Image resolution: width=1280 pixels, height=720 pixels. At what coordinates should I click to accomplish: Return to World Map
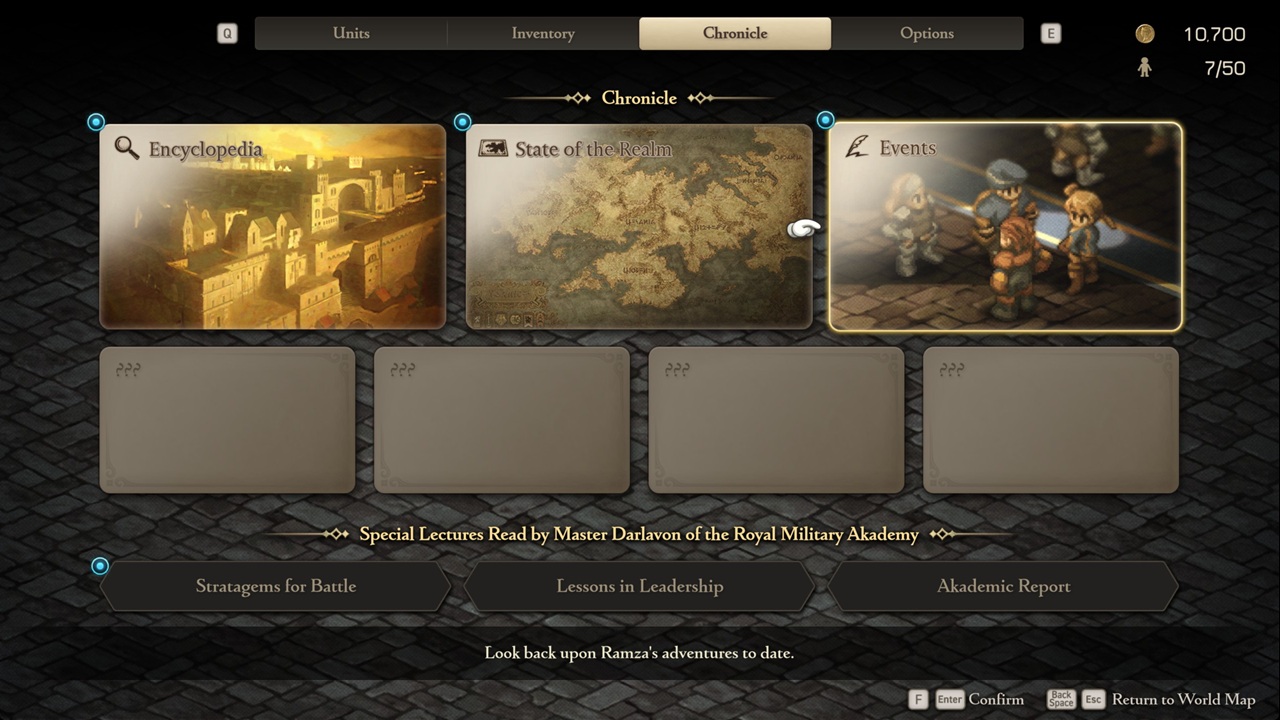1182,699
